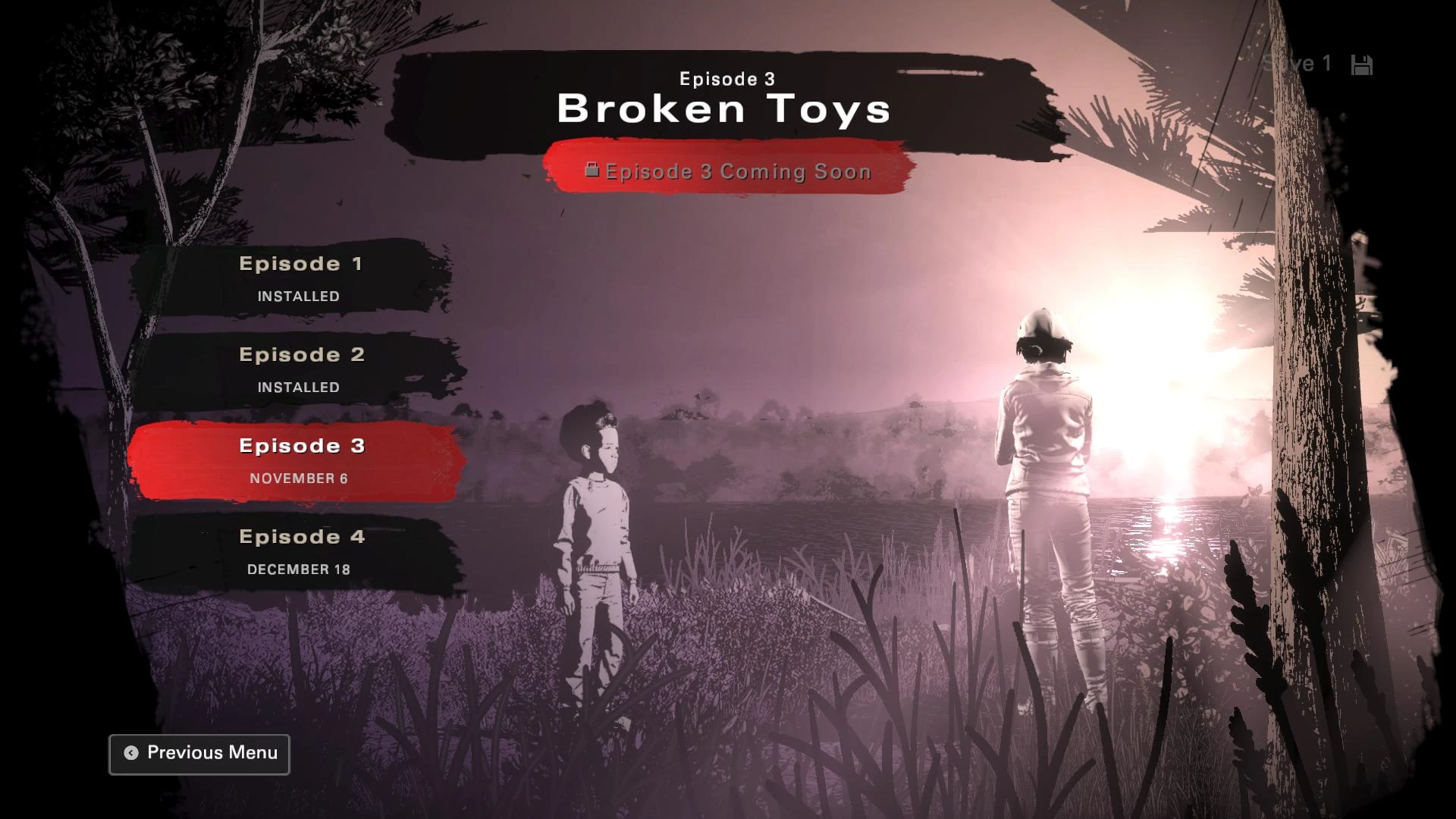
Task: Click the NOVEMBER 6 date under Episode 3
Action: [x=299, y=478]
